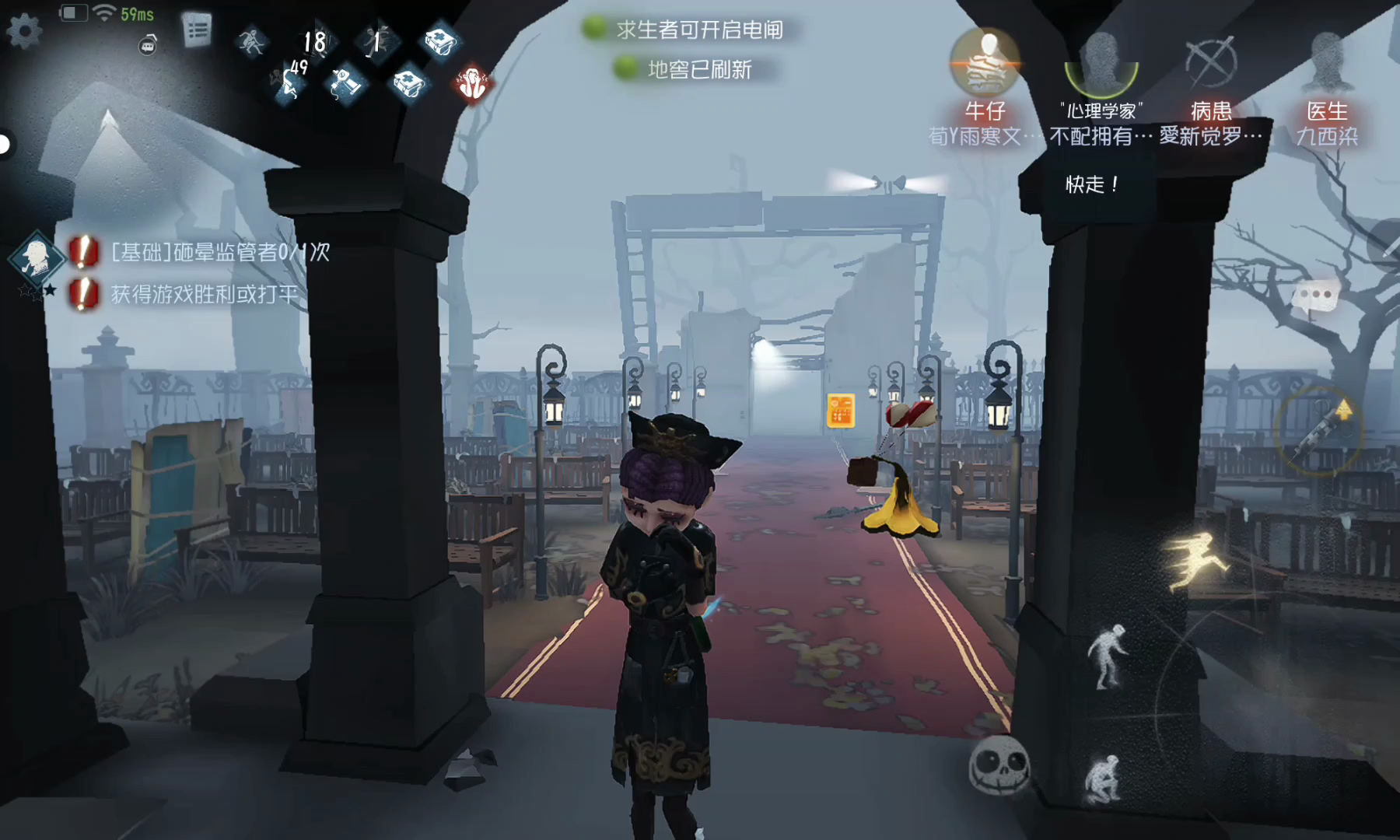Tap the red hand persona trait icon
Screen dimensions: 1400x840
[472, 83]
